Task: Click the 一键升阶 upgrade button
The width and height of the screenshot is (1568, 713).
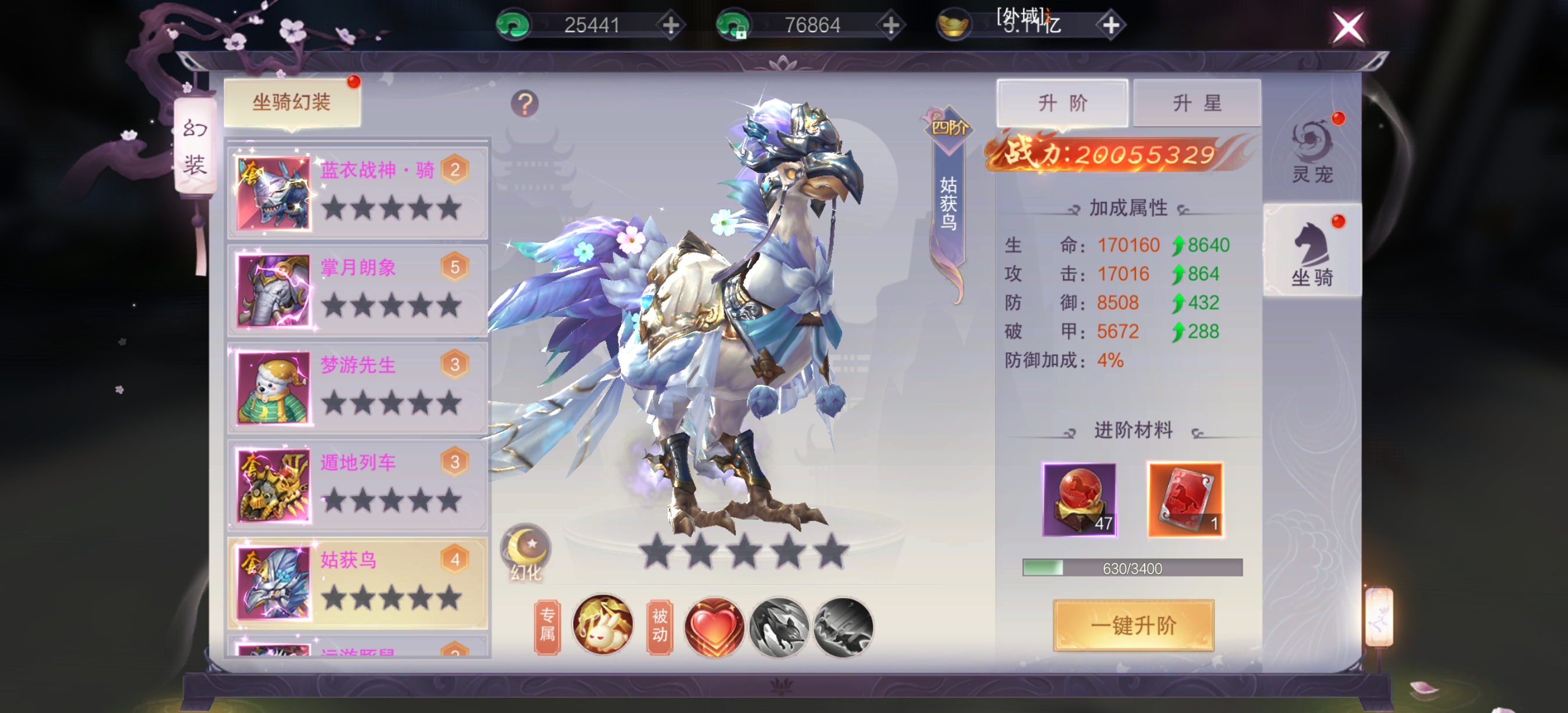Action: tap(1133, 625)
